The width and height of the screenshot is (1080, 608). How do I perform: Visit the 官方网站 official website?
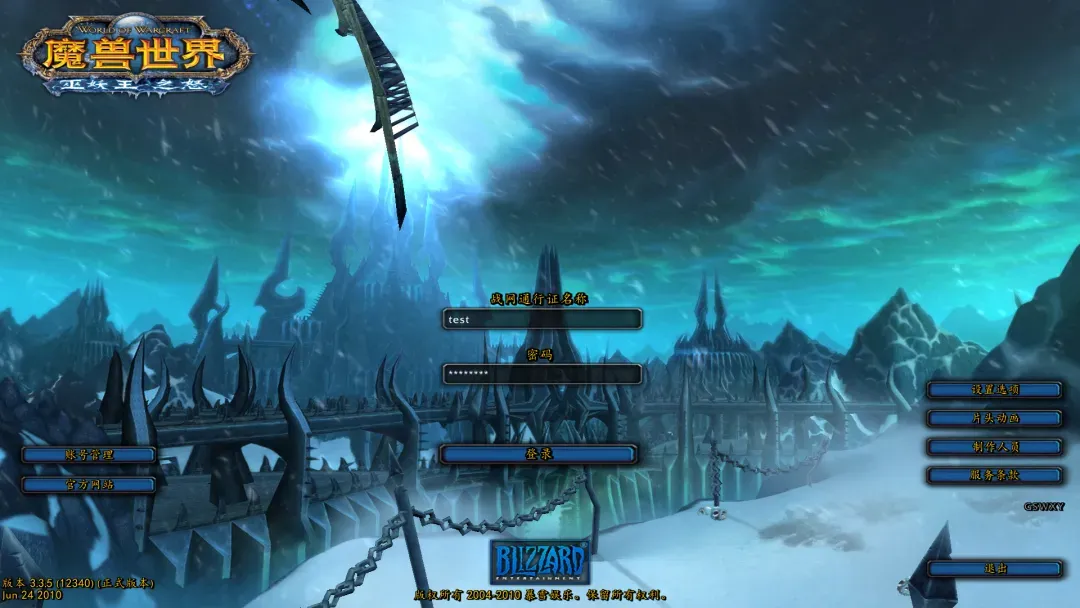(x=89, y=485)
